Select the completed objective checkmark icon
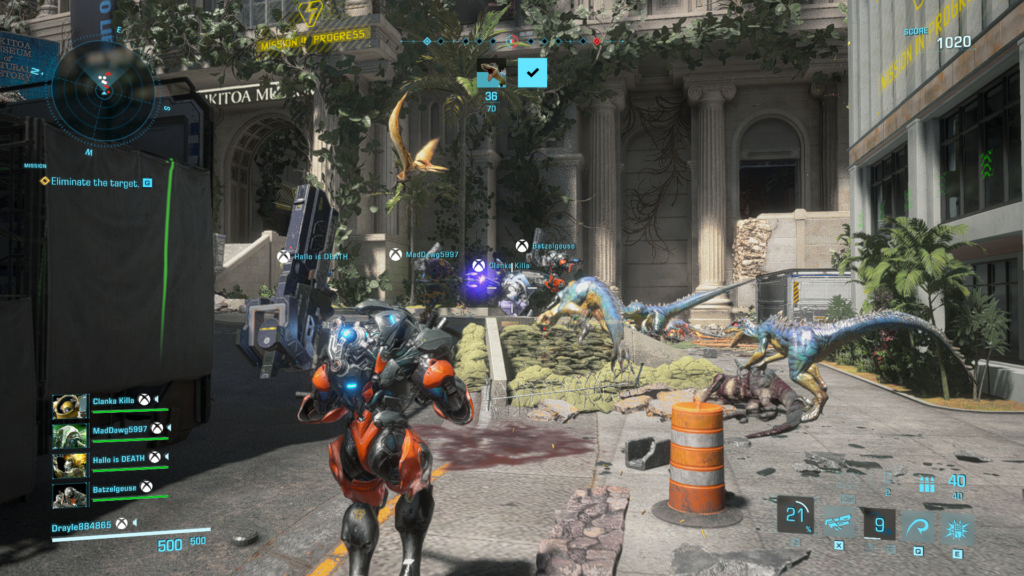 click(x=532, y=73)
